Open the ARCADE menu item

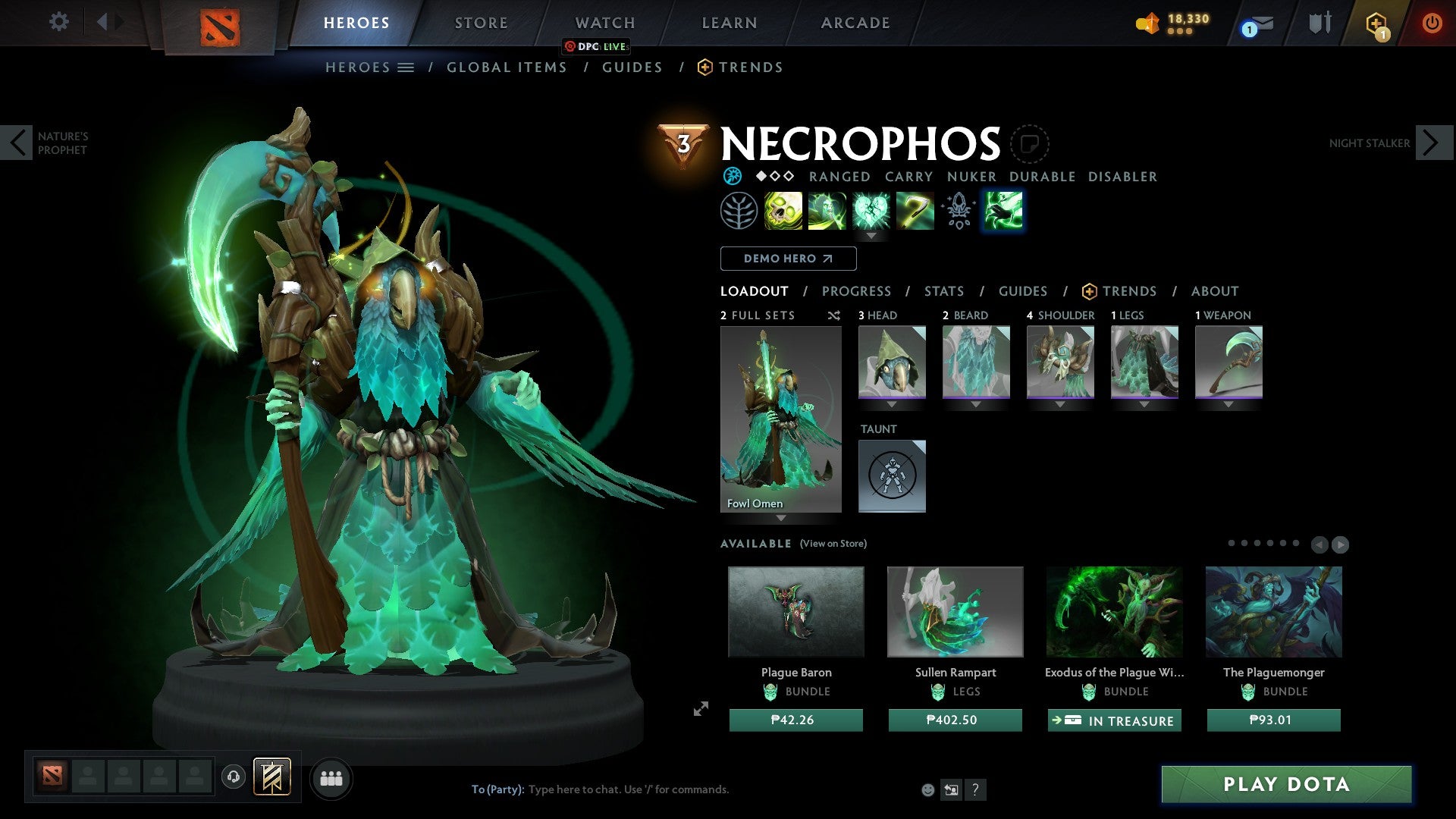(x=855, y=22)
